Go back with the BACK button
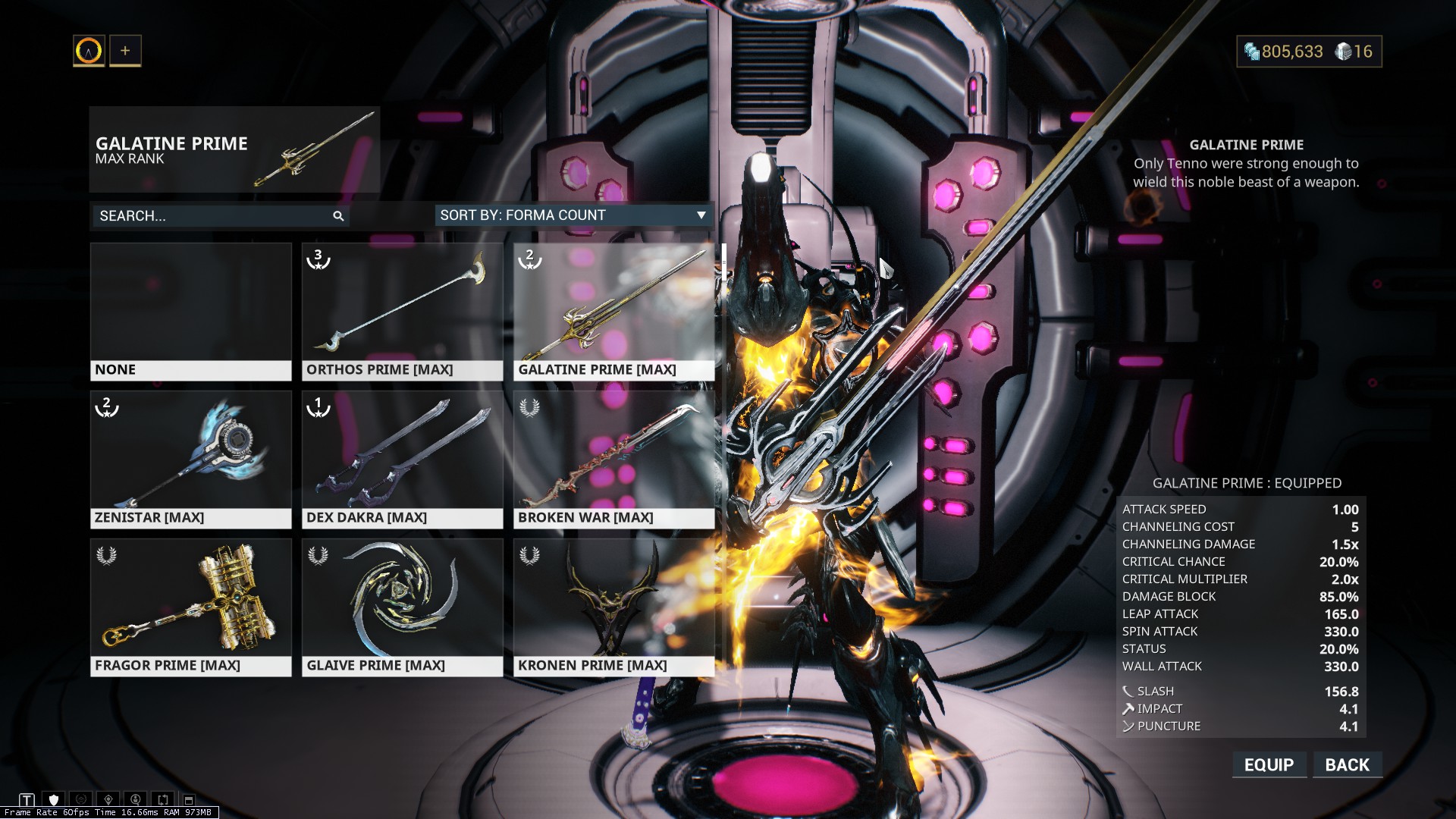The image size is (1456, 819). 1347,764
